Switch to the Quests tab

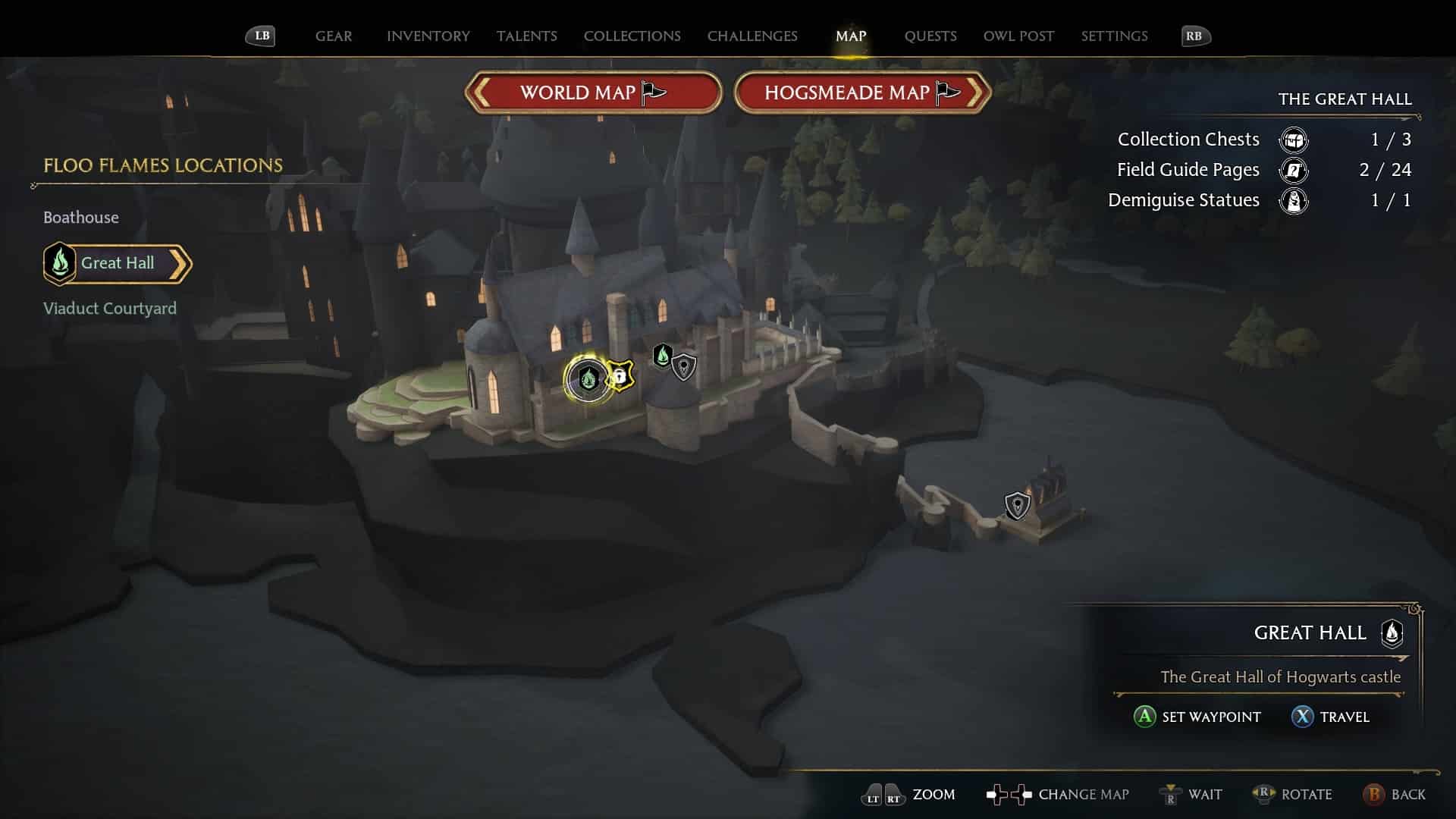[930, 36]
